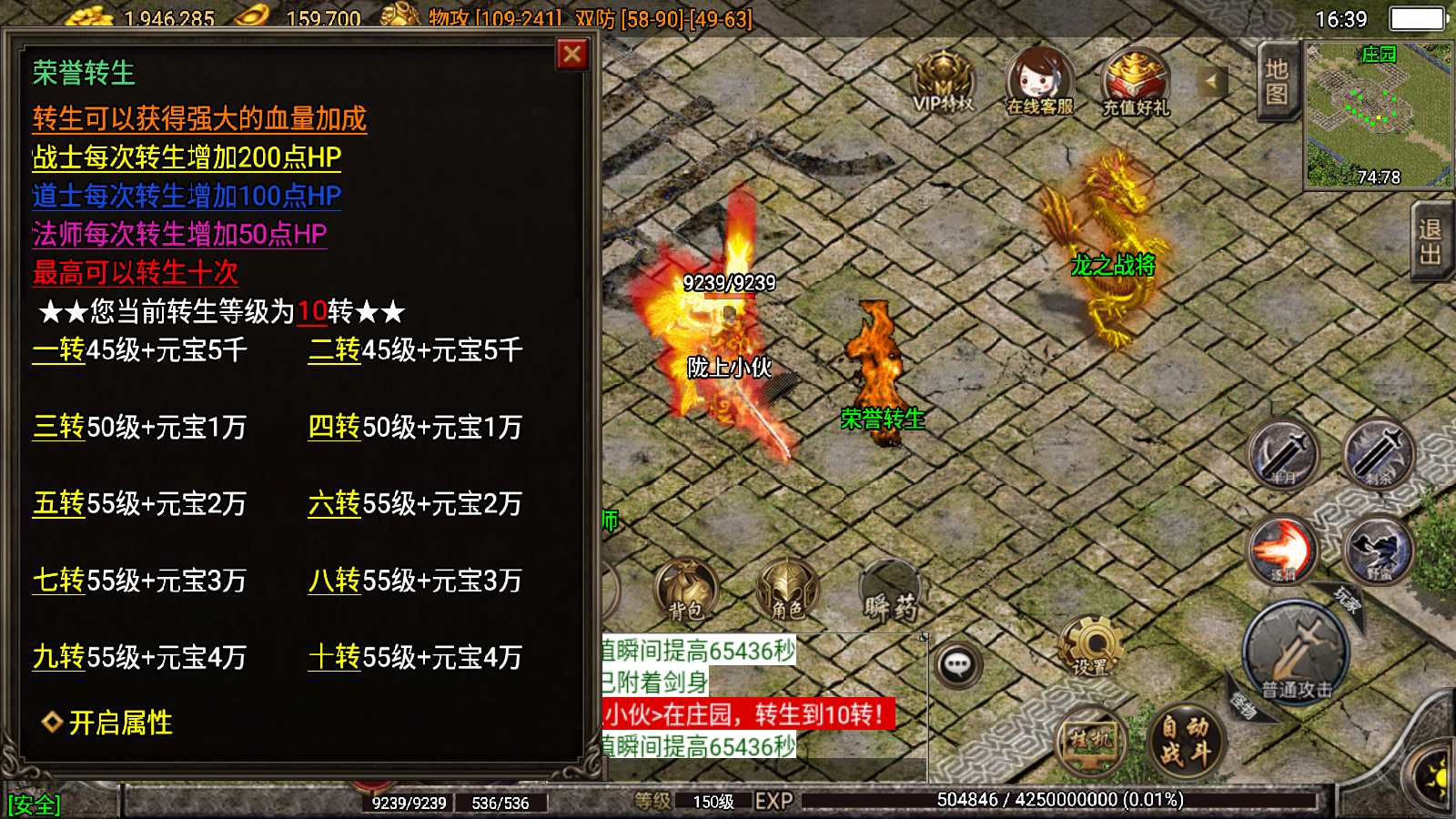
Task: Click the 庄园 minimap
Action: [x=1378, y=116]
